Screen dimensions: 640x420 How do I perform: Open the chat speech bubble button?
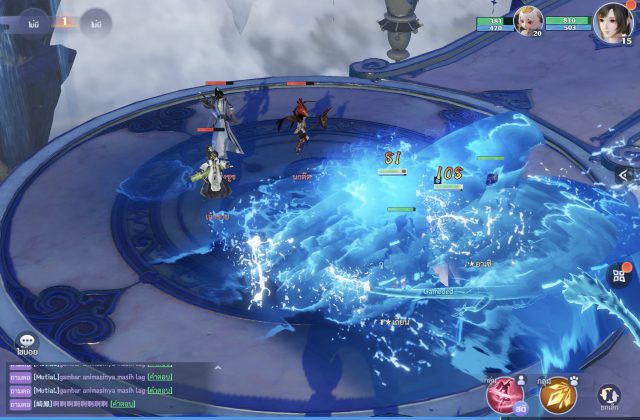27,343
